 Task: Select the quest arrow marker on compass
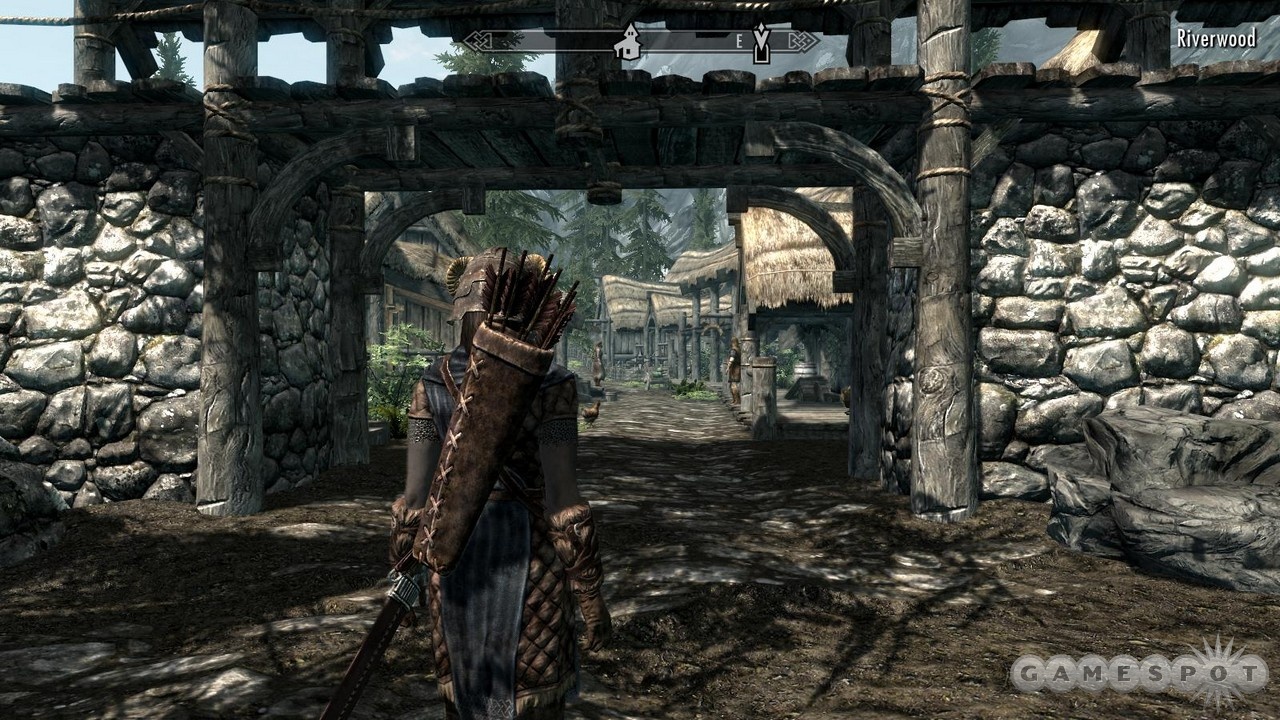click(x=761, y=43)
